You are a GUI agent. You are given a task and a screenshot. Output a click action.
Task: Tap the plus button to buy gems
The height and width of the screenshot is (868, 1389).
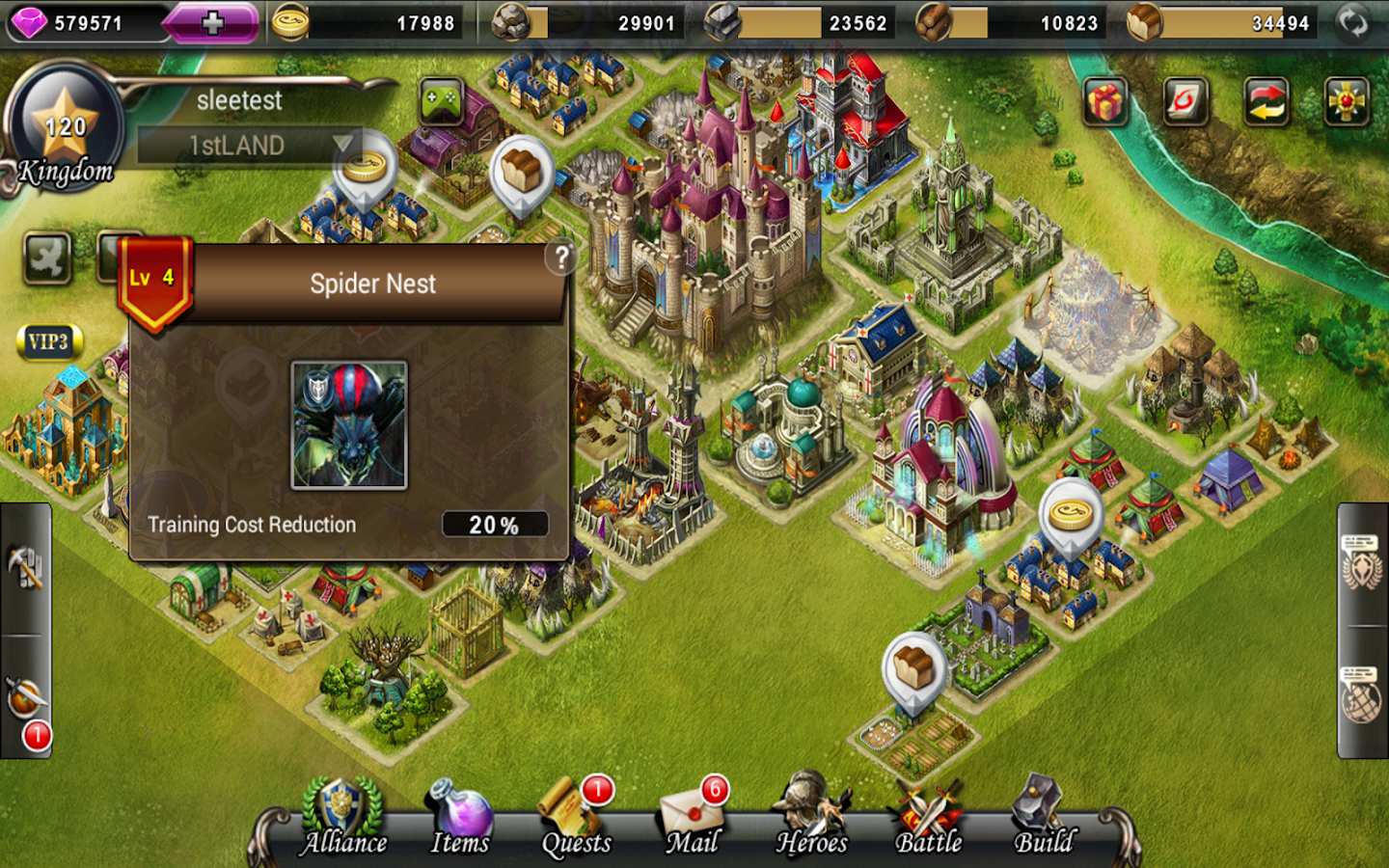pos(211,21)
